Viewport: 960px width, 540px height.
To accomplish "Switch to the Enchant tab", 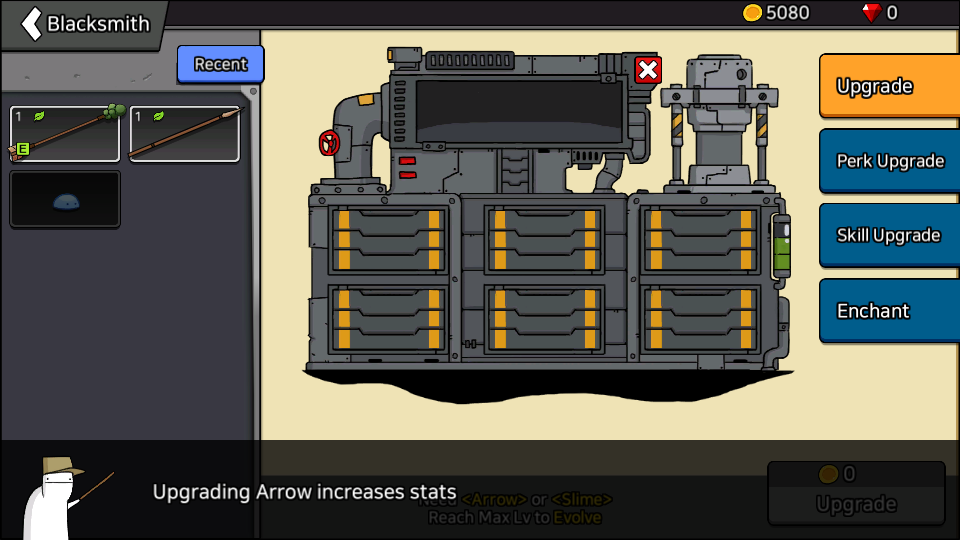I will (x=888, y=311).
